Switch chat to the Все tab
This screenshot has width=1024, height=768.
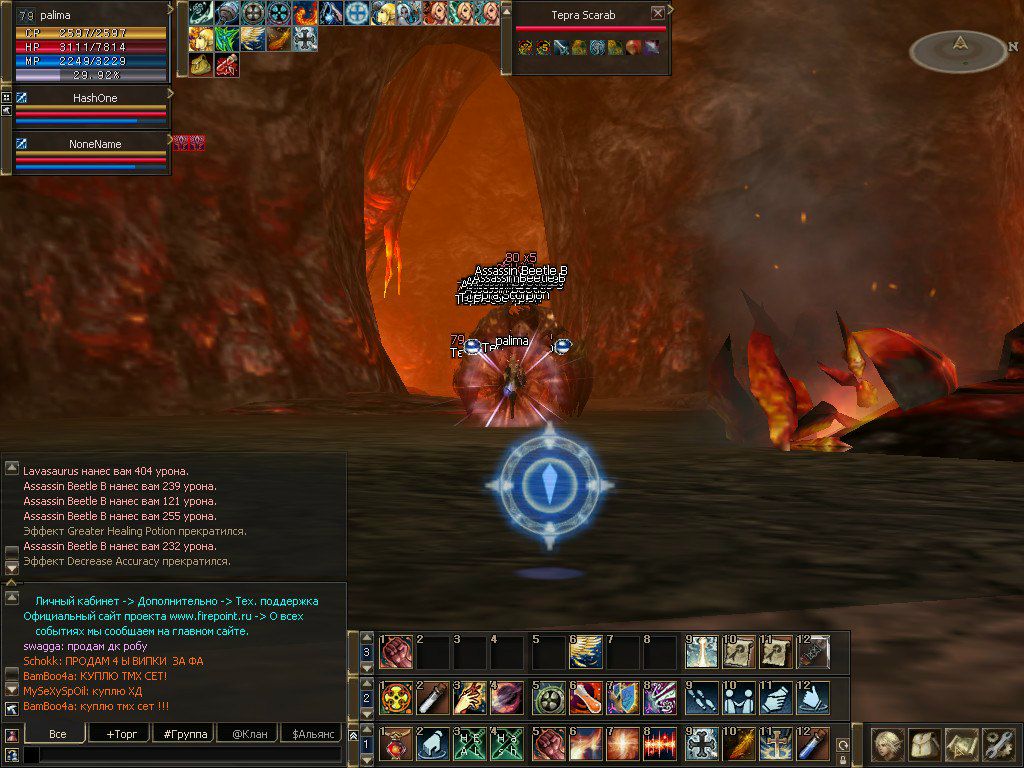58,734
